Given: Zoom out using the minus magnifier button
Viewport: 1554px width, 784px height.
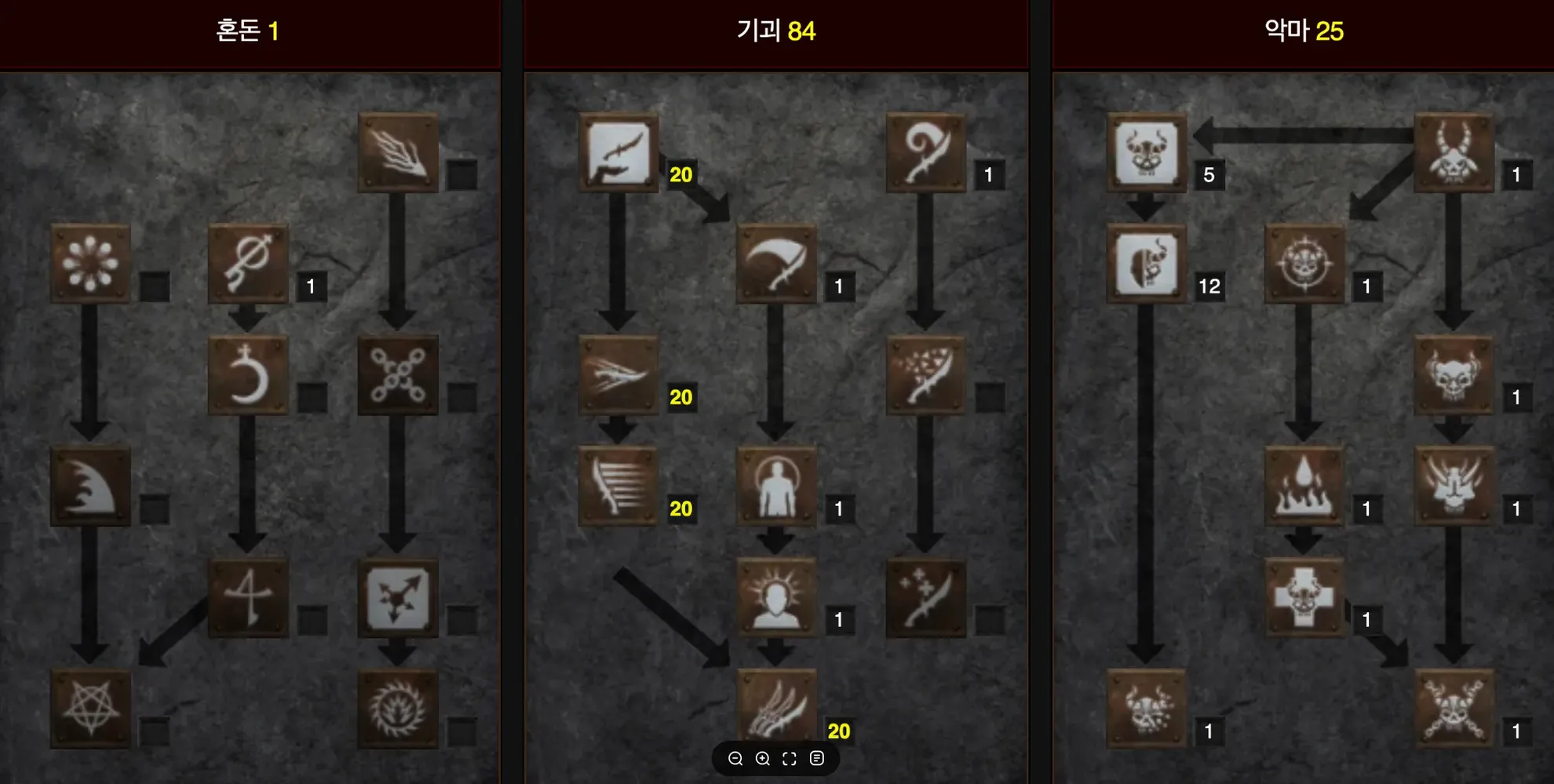Looking at the screenshot, I should point(735,758).
